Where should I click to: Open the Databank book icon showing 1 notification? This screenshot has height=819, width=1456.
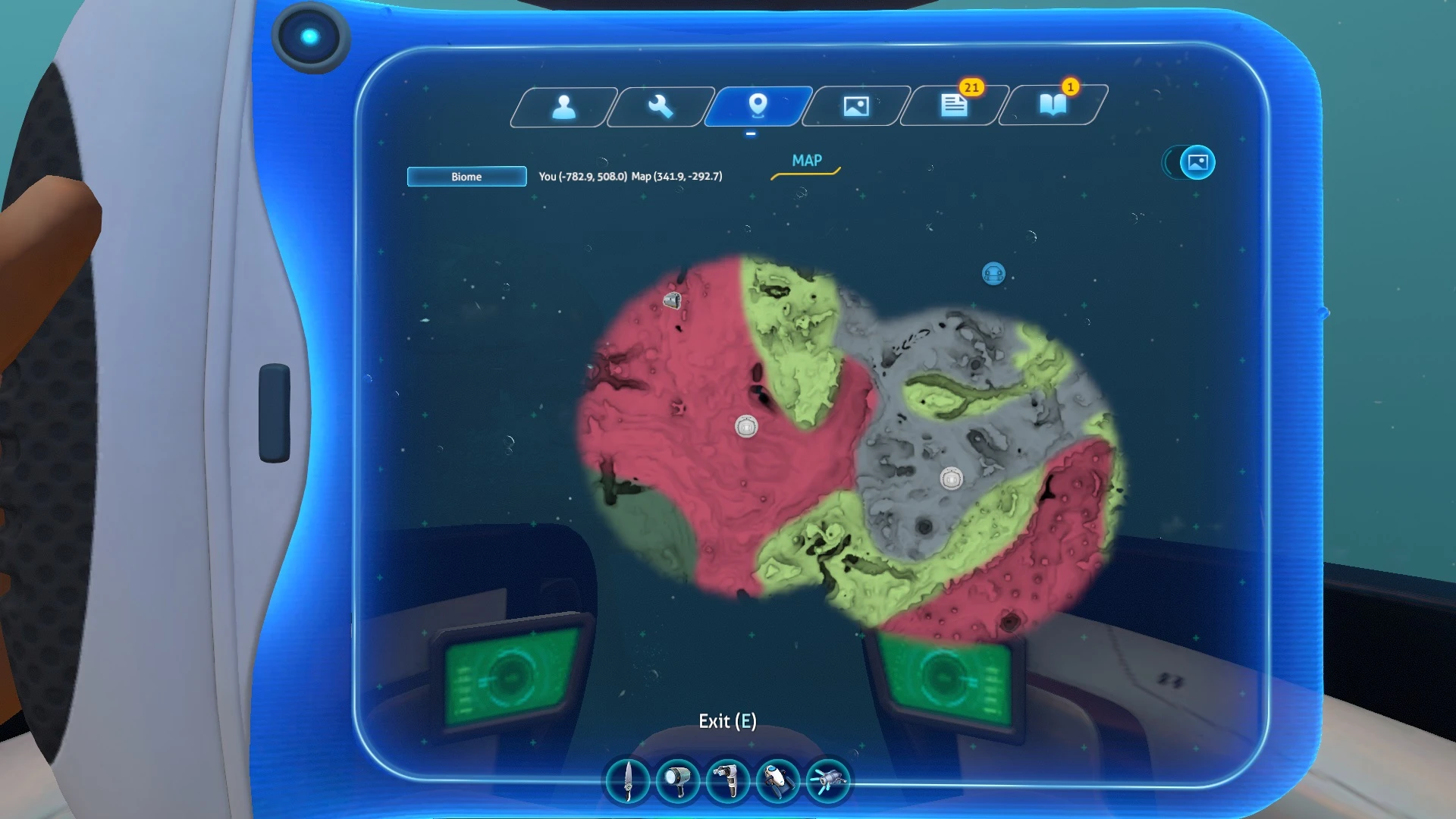pos(1054,106)
